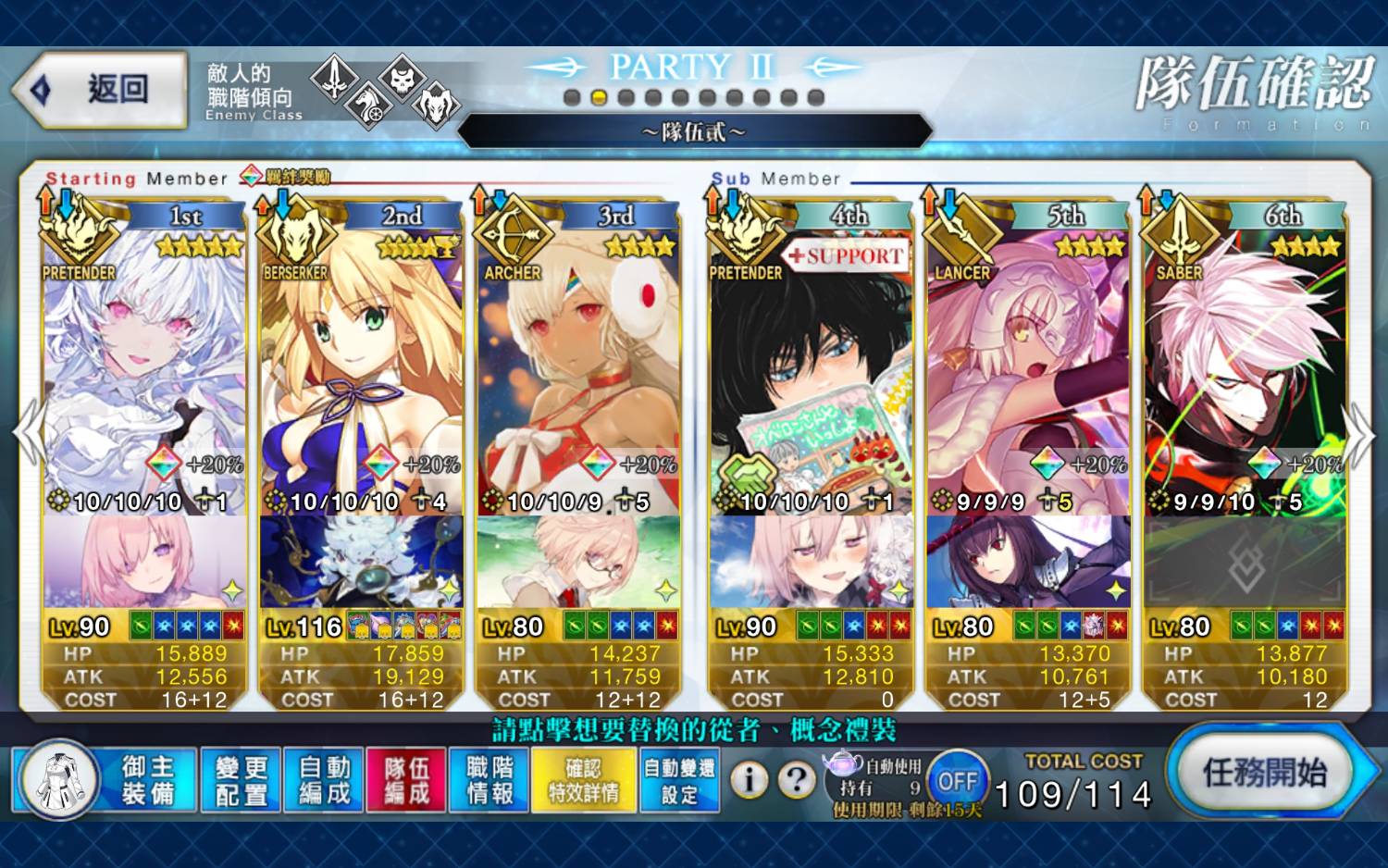The image size is (1388, 868).
Task: Open 自動變還設定 settings
Action: click(x=679, y=779)
